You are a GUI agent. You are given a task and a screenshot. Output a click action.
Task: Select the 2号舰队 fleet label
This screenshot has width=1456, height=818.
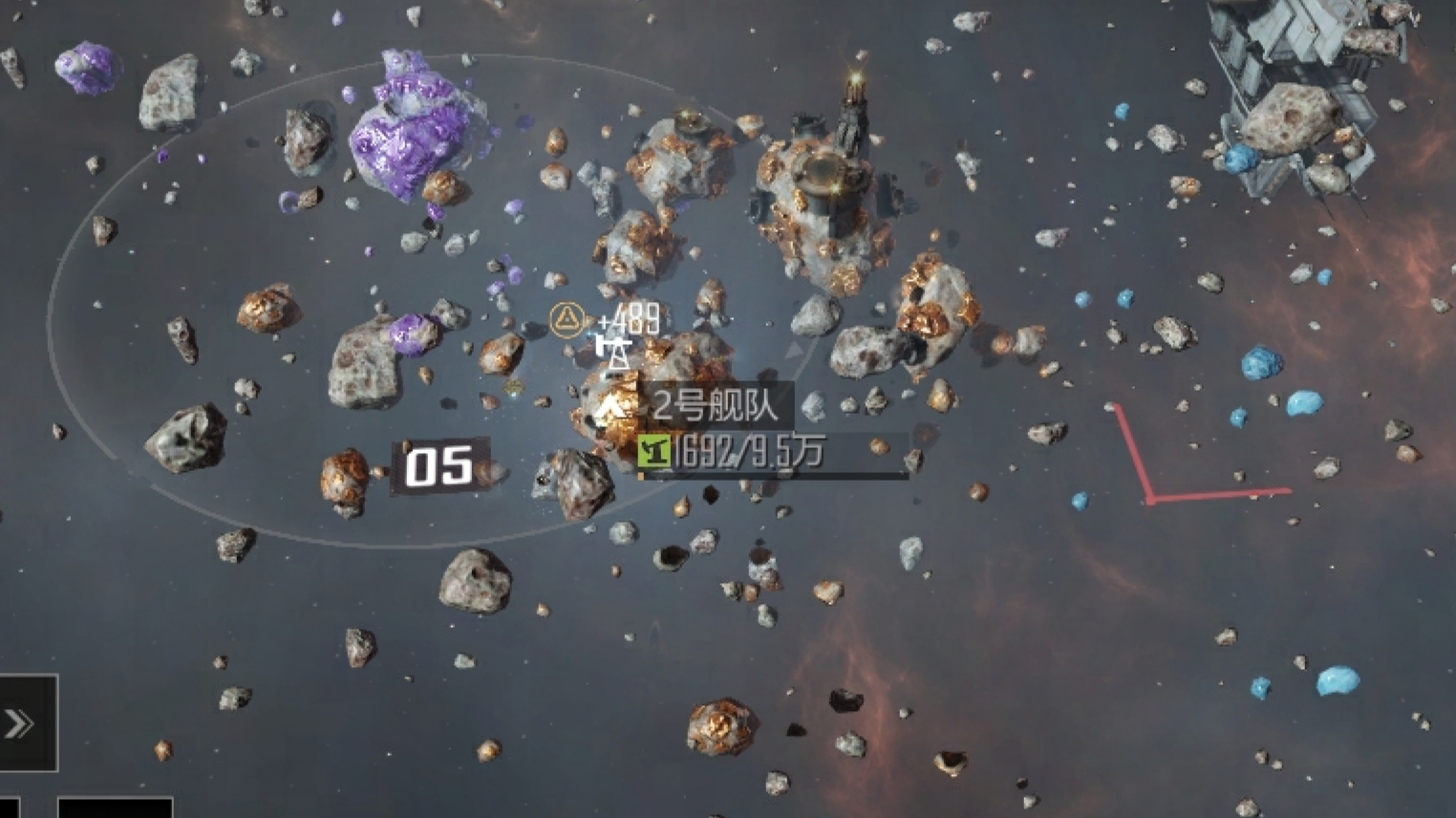point(714,405)
